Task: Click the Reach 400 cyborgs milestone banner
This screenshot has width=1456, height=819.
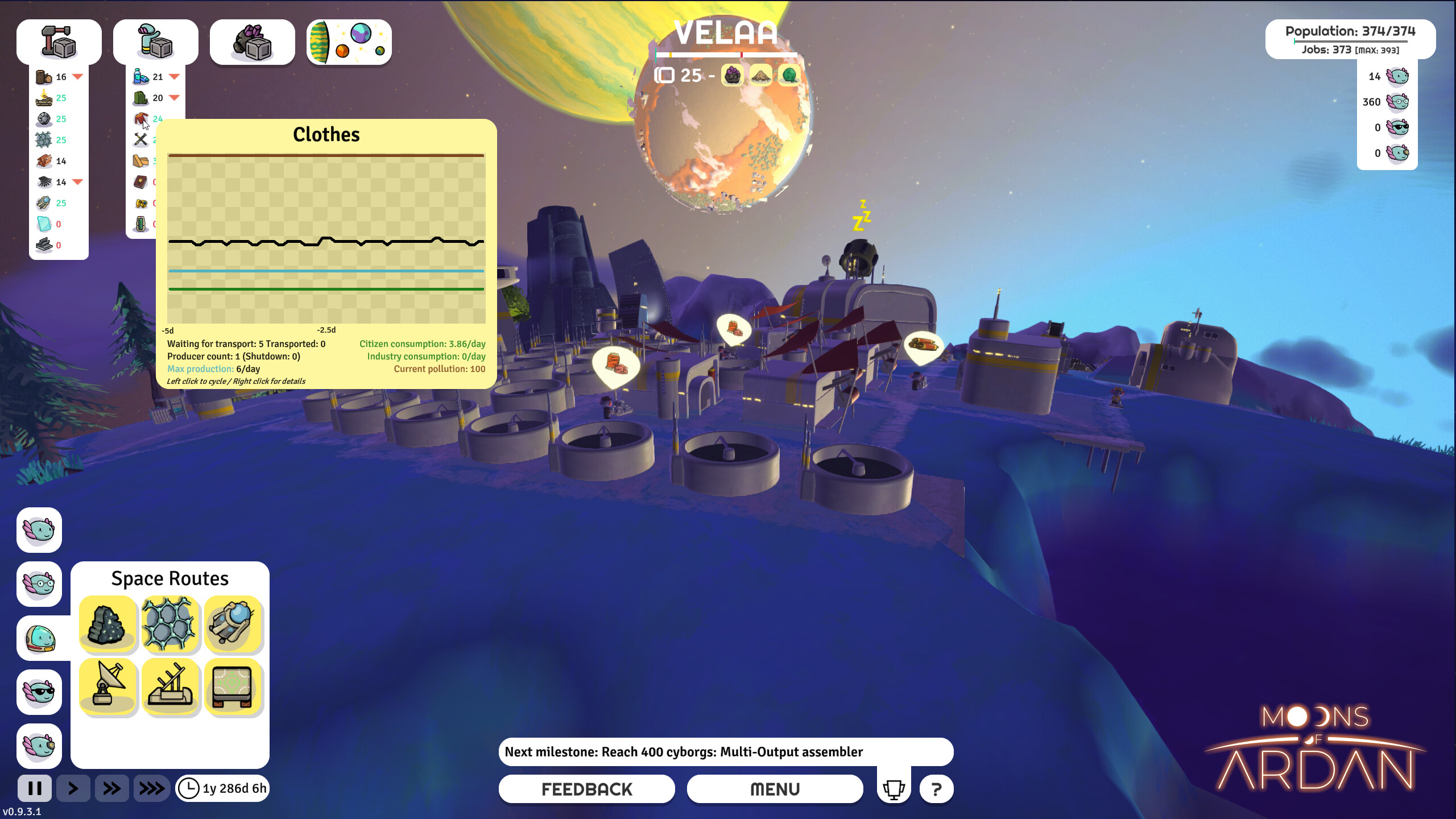Action: (726, 751)
